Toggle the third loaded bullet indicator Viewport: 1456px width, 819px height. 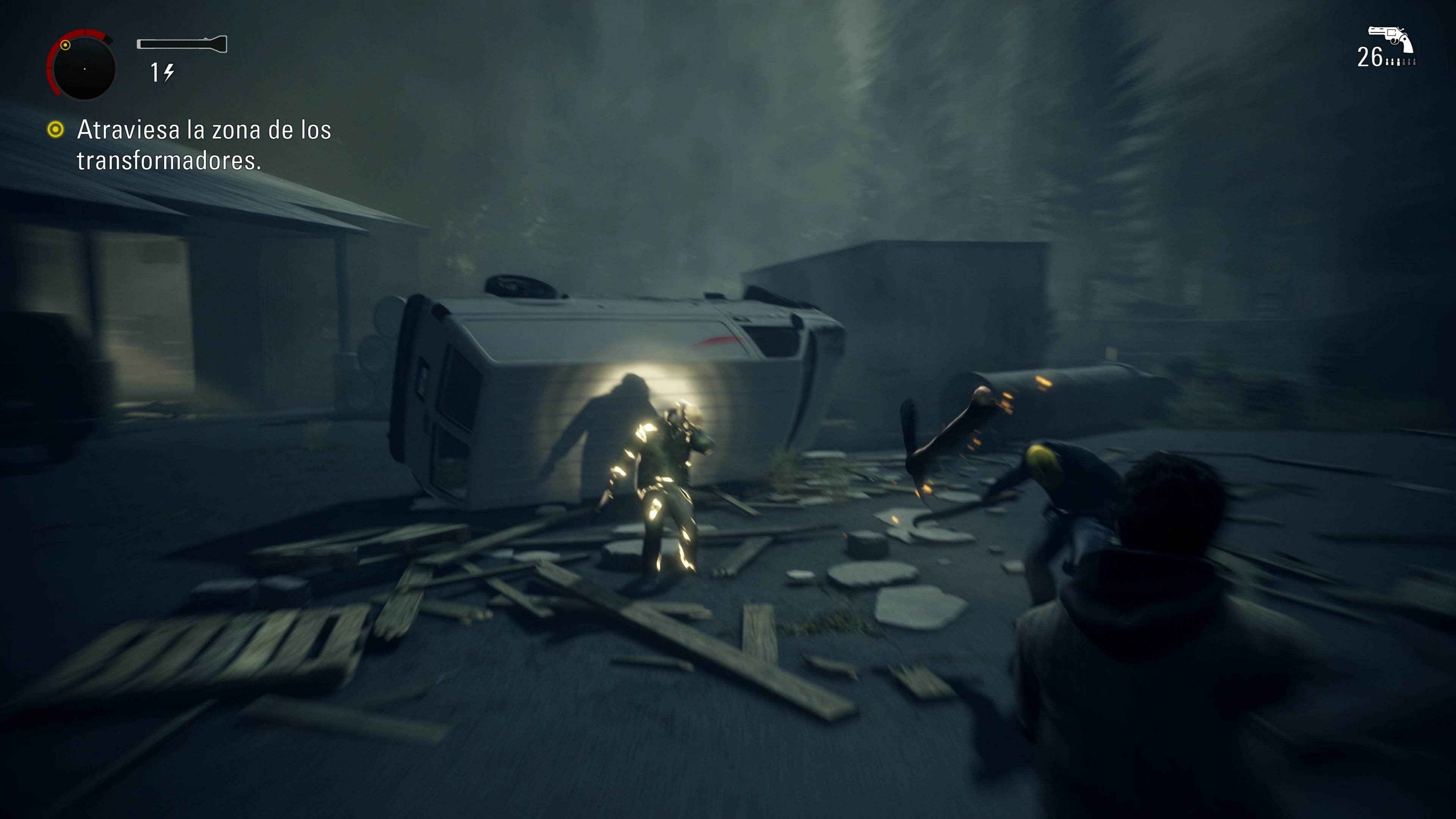pyautogui.click(x=1398, y=62)
